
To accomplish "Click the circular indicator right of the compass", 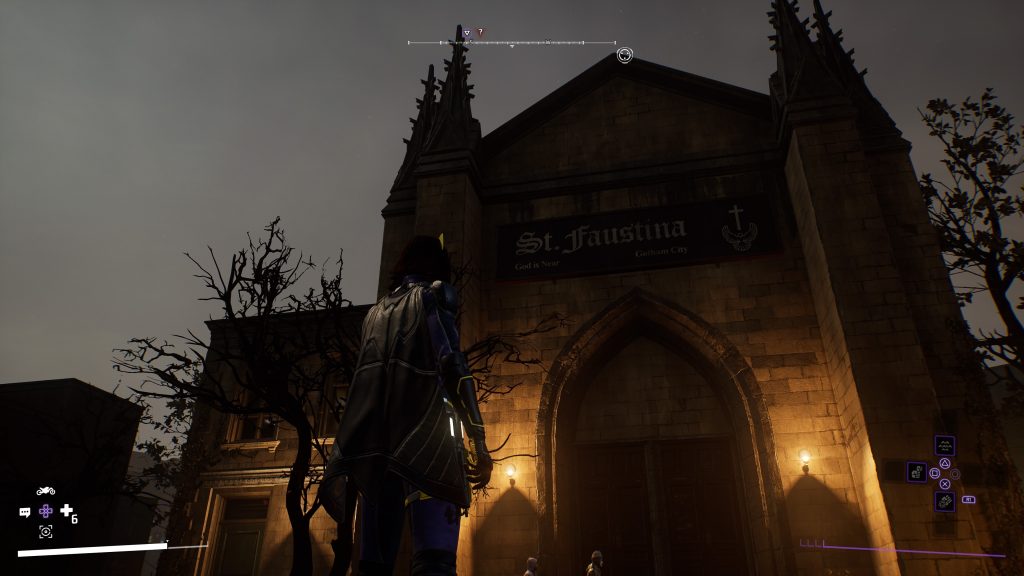I will [625, 55].
